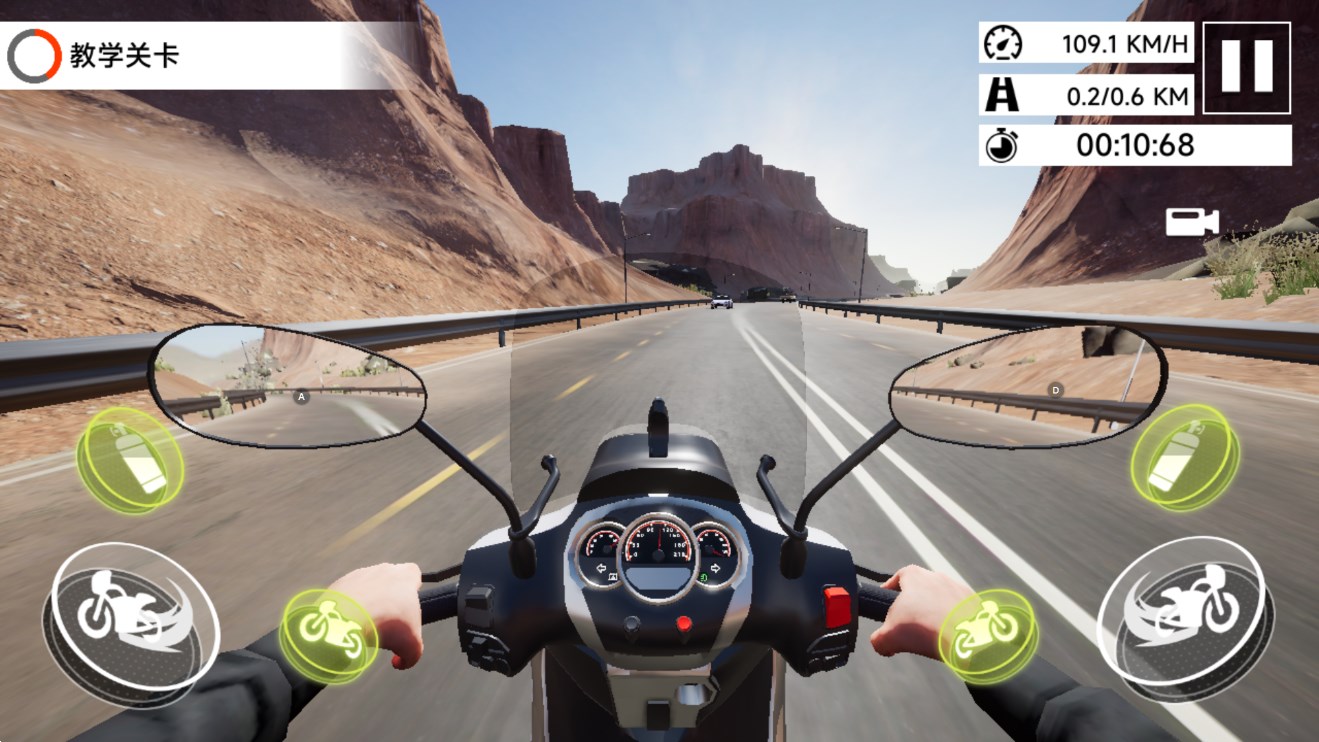Tap the right green nitro canister button

coord(1185,460)
